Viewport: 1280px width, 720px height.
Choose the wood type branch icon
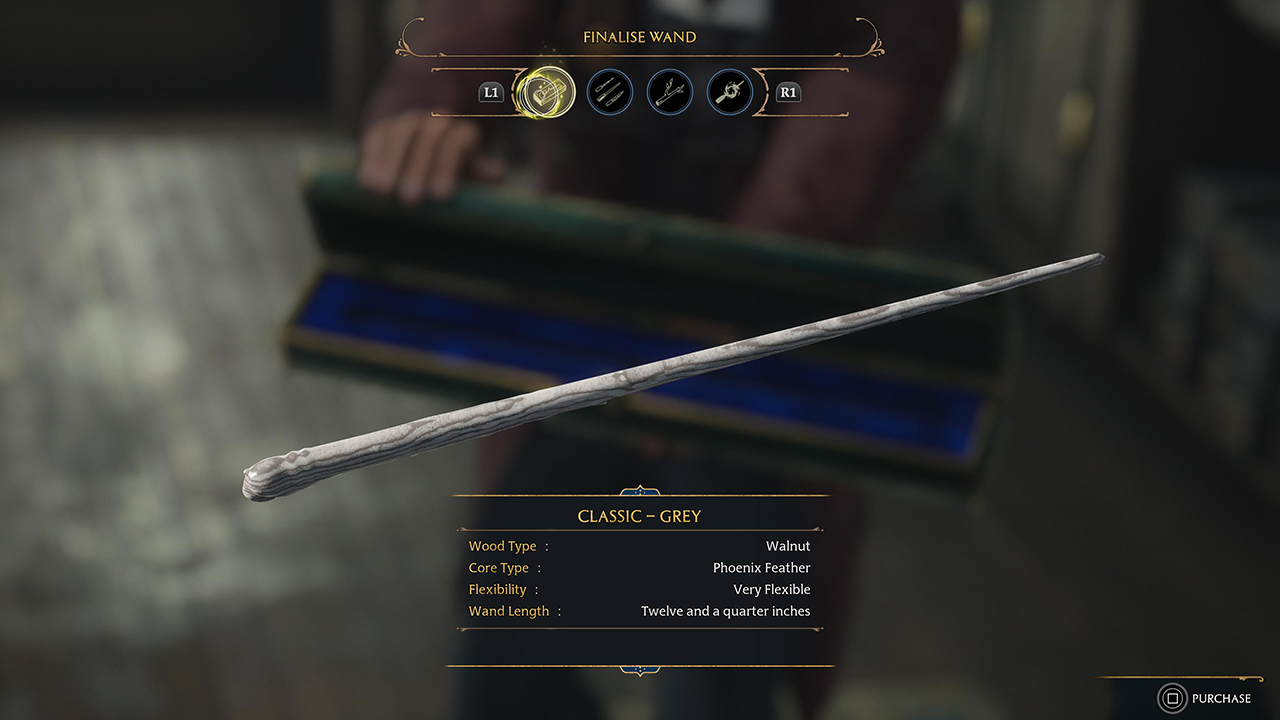[670, 92]
